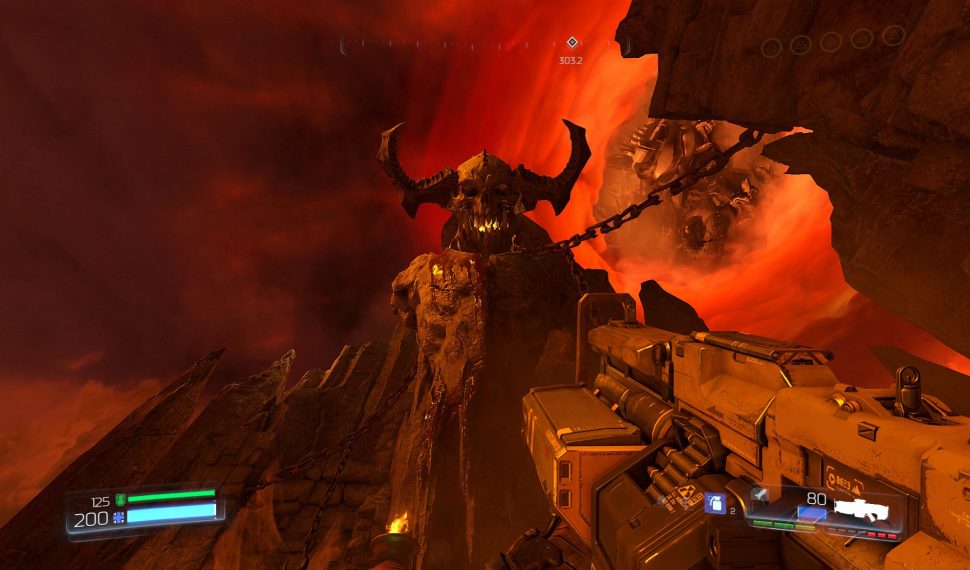
Task: Select the diamond objective marker on compass
Action: click(x=572, y=42)
